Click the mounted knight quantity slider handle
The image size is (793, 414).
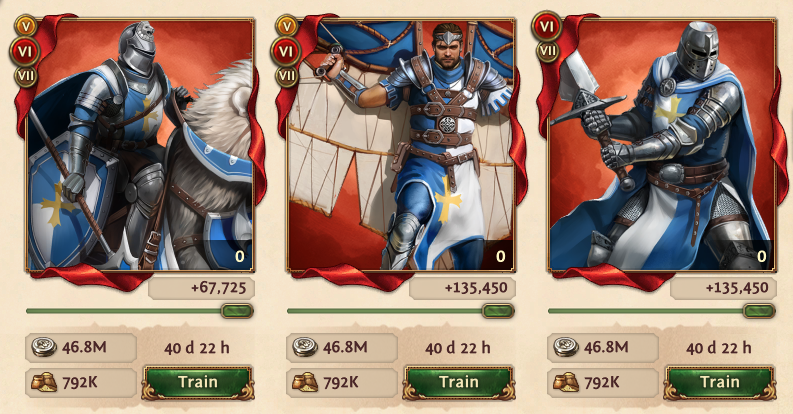pos(237,311)
